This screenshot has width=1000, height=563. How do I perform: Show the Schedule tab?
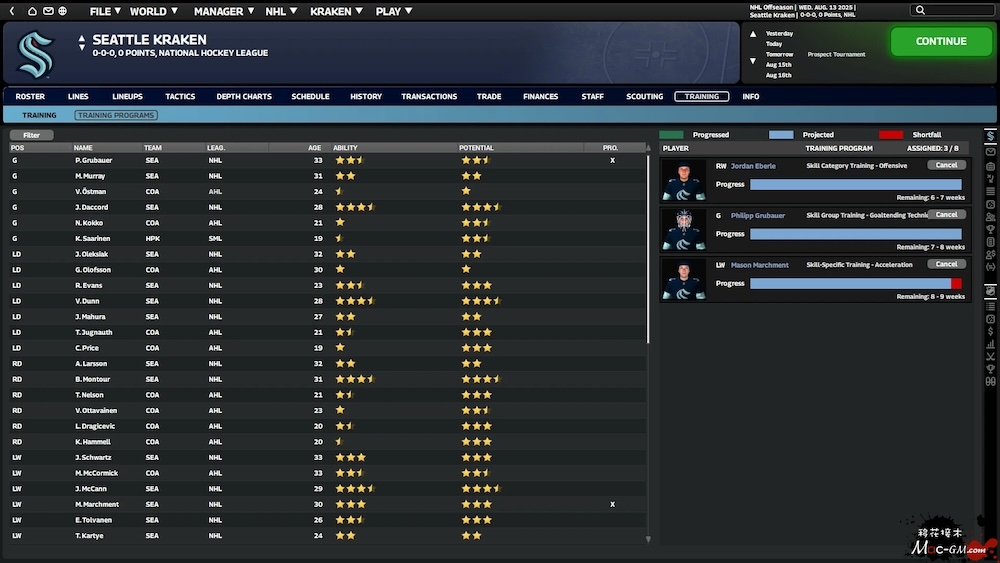tap(310, 97)
